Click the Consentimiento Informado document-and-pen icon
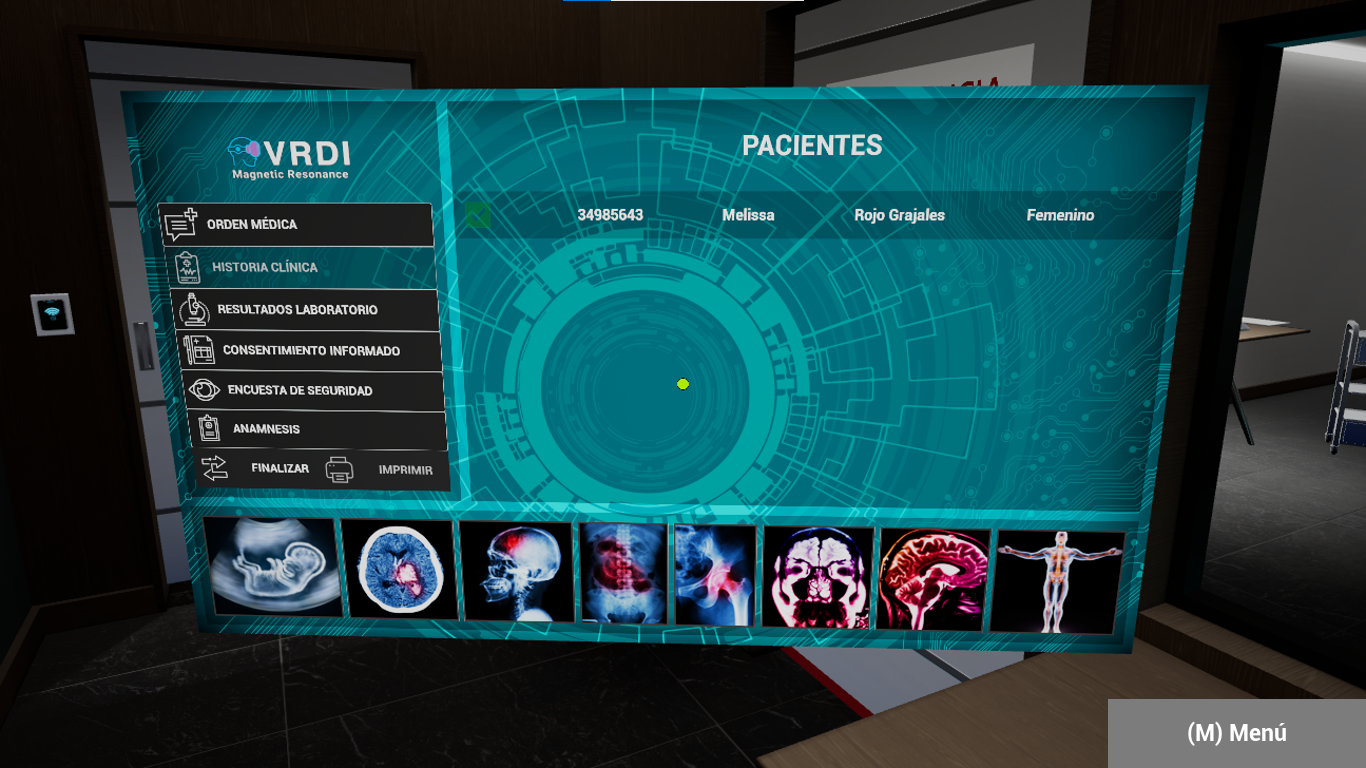The height and width of the screenshot is (768, 1366). [199, 350]
